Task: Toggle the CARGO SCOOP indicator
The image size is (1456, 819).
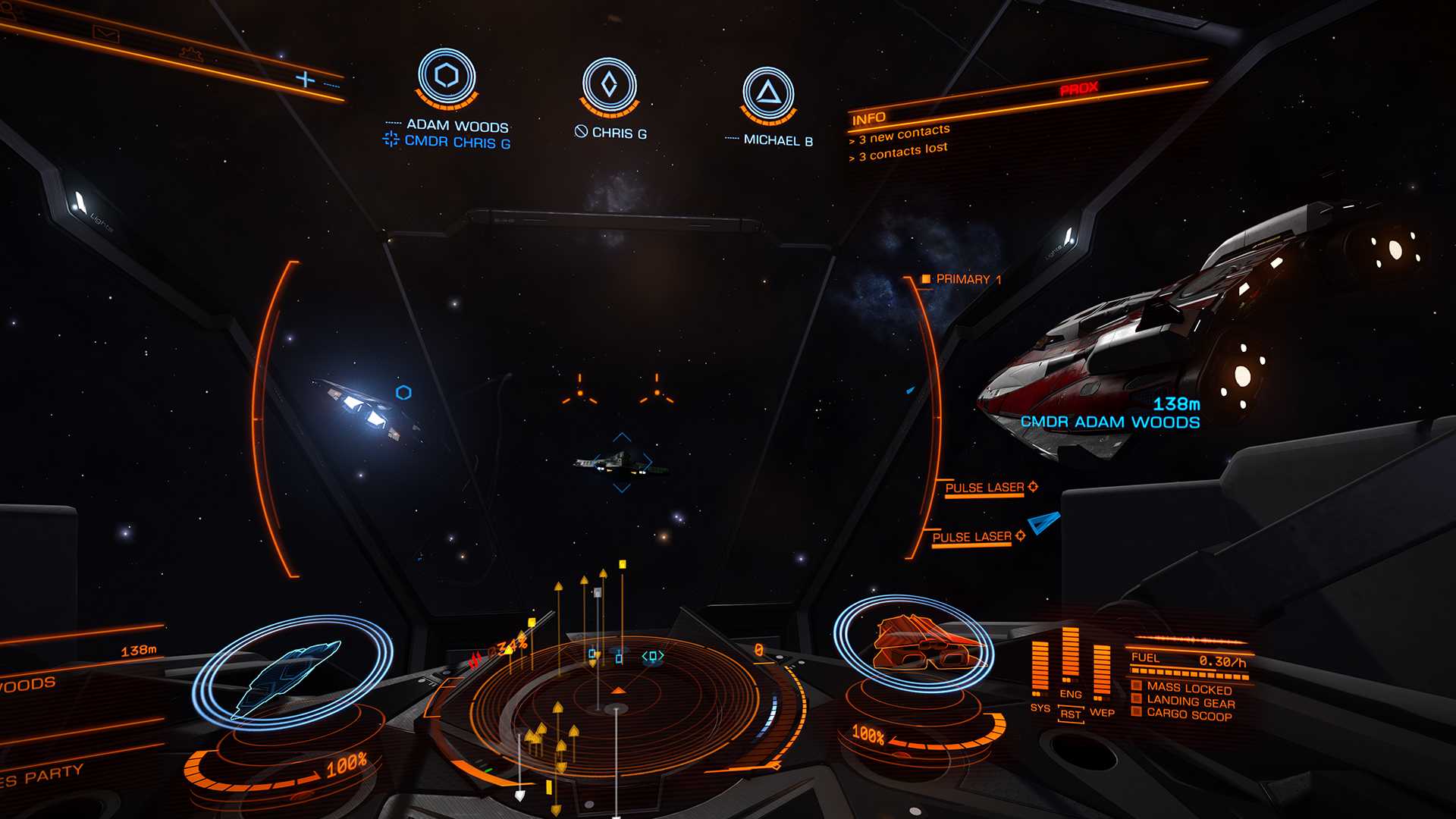Action: (x=1188, y=714)
